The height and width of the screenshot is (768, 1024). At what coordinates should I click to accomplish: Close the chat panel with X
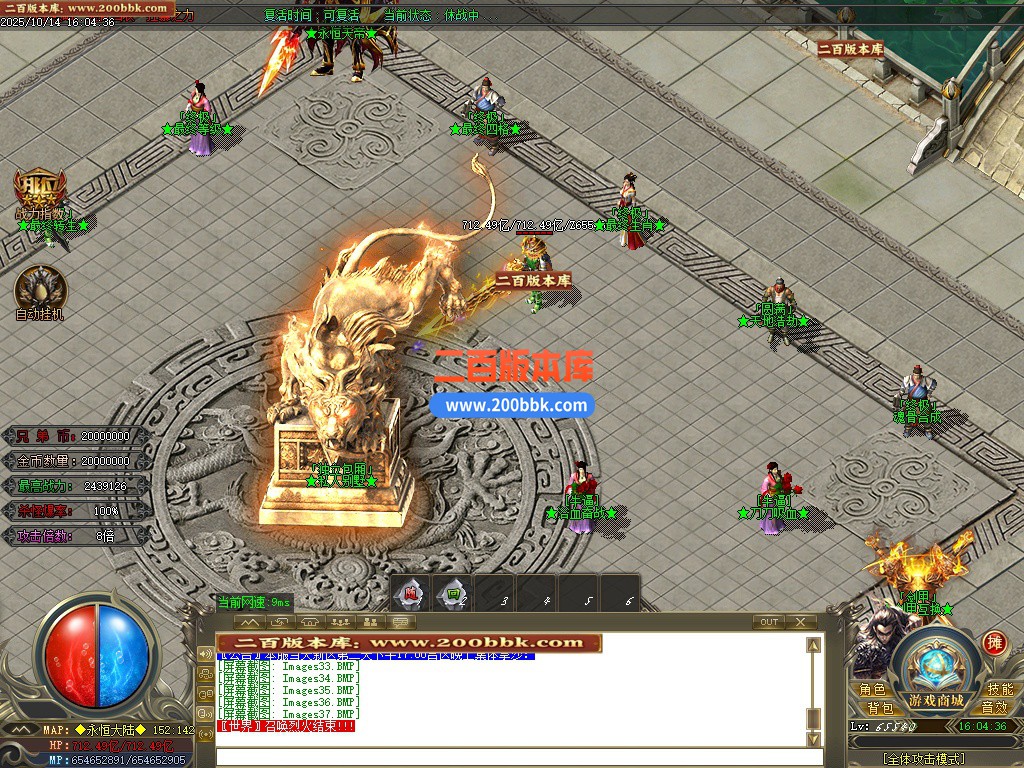click(800, 622)
